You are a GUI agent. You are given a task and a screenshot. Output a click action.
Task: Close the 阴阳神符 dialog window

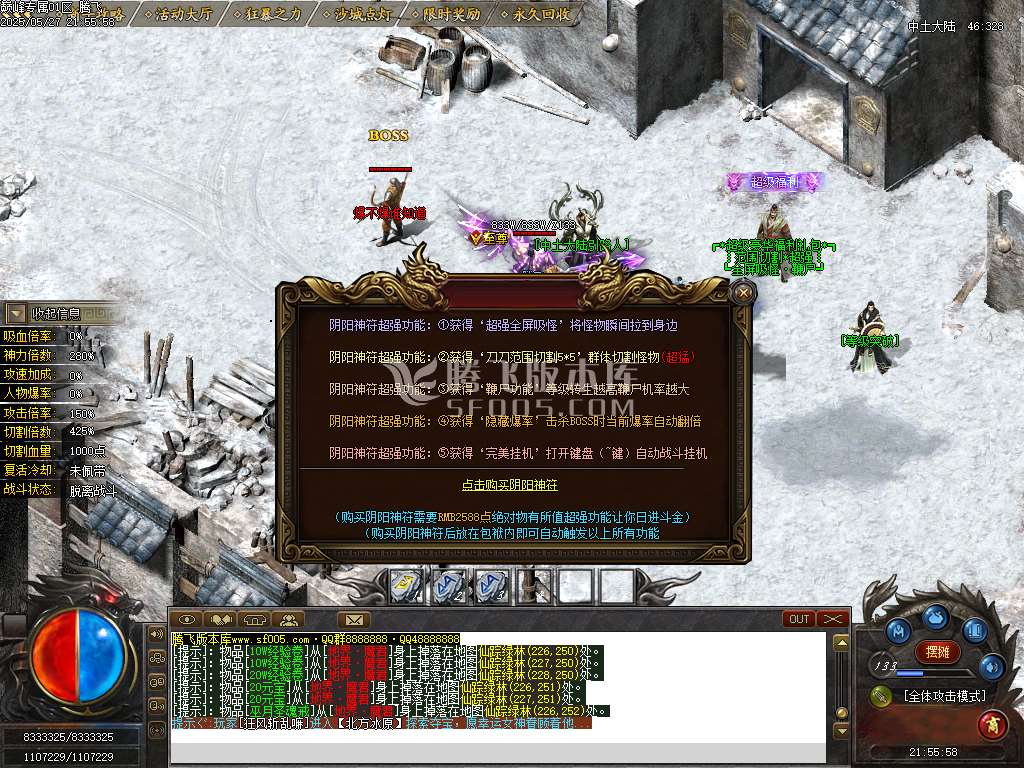(743, 292)
